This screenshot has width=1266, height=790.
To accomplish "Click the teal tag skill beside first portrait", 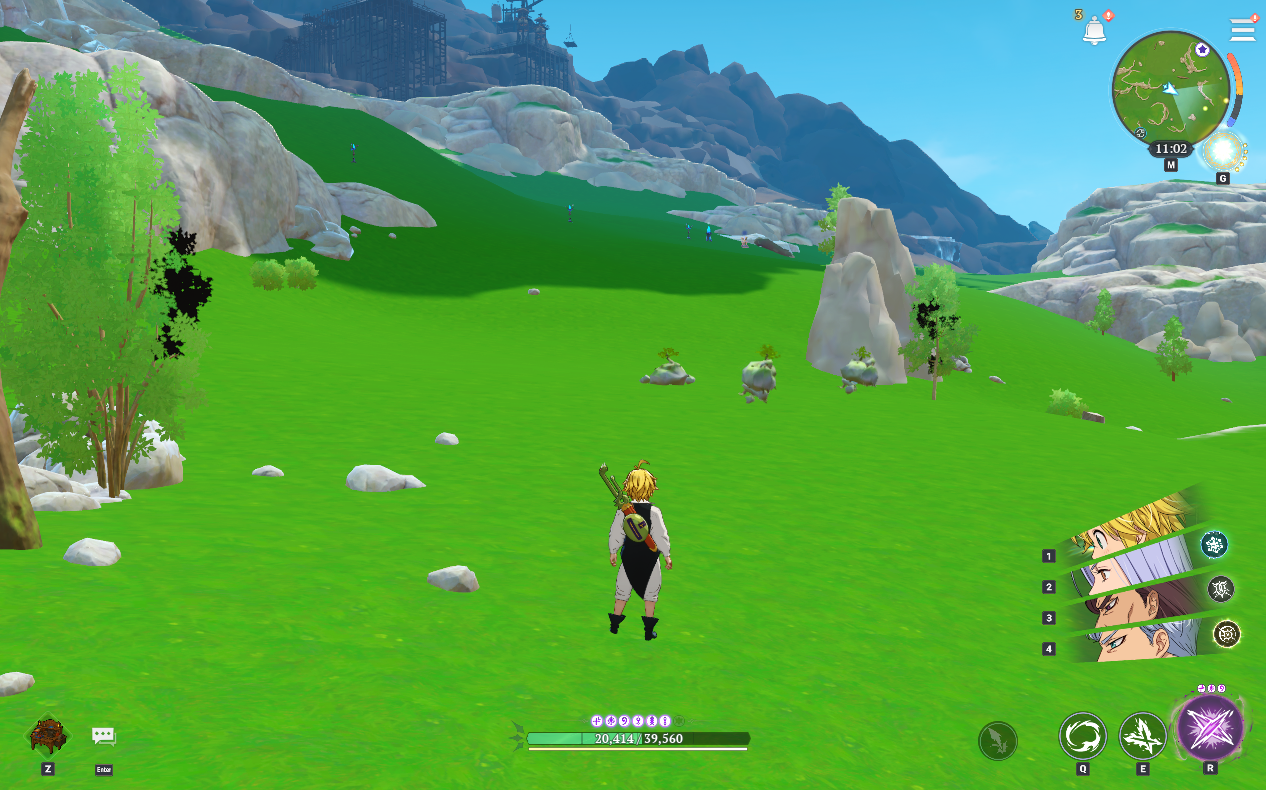I will point(1214,544).
